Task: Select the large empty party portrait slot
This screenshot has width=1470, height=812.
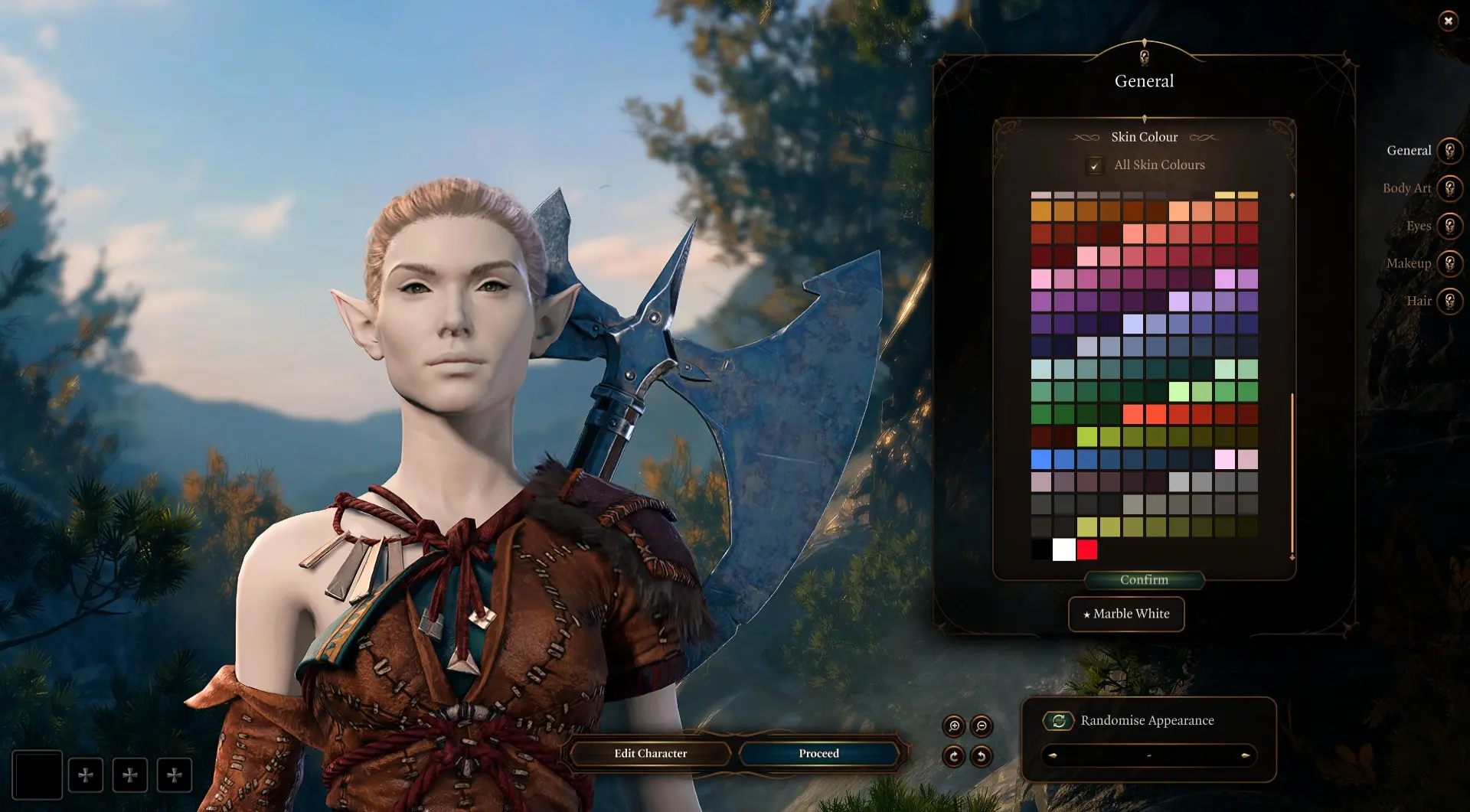Action: click(37, 775)
